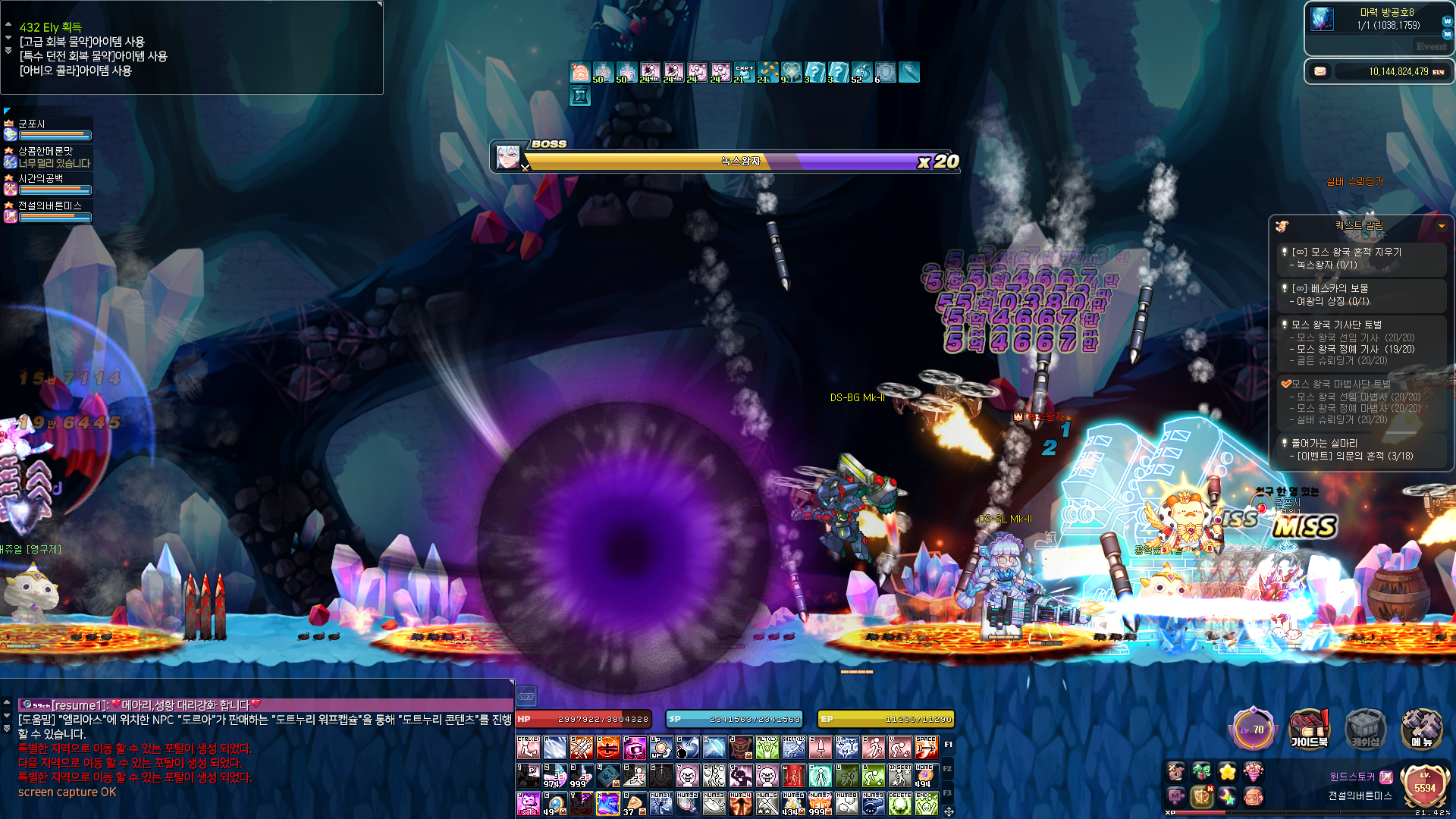The height and width of the screenshot is (819, 1456).
Task: Toggle the OFF button above HP bar
Action: [x=526, y=696]
